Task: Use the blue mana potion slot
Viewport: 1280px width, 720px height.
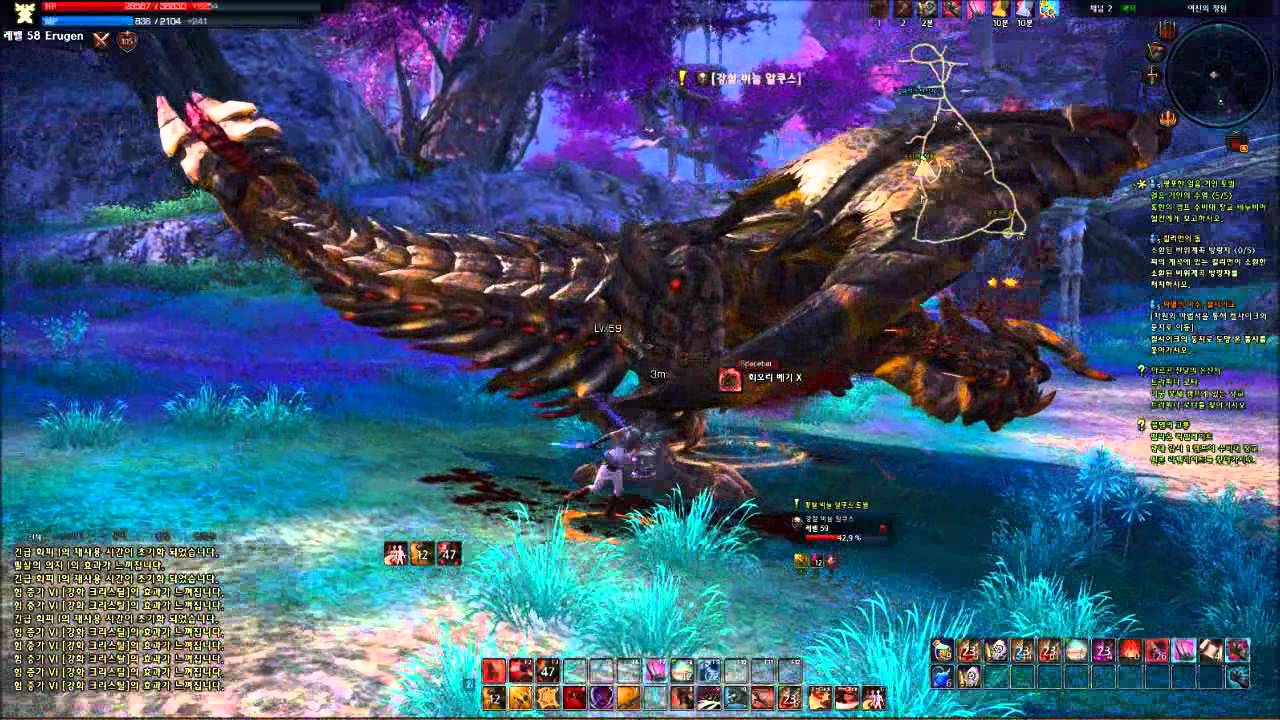Action: coord(942,677)
